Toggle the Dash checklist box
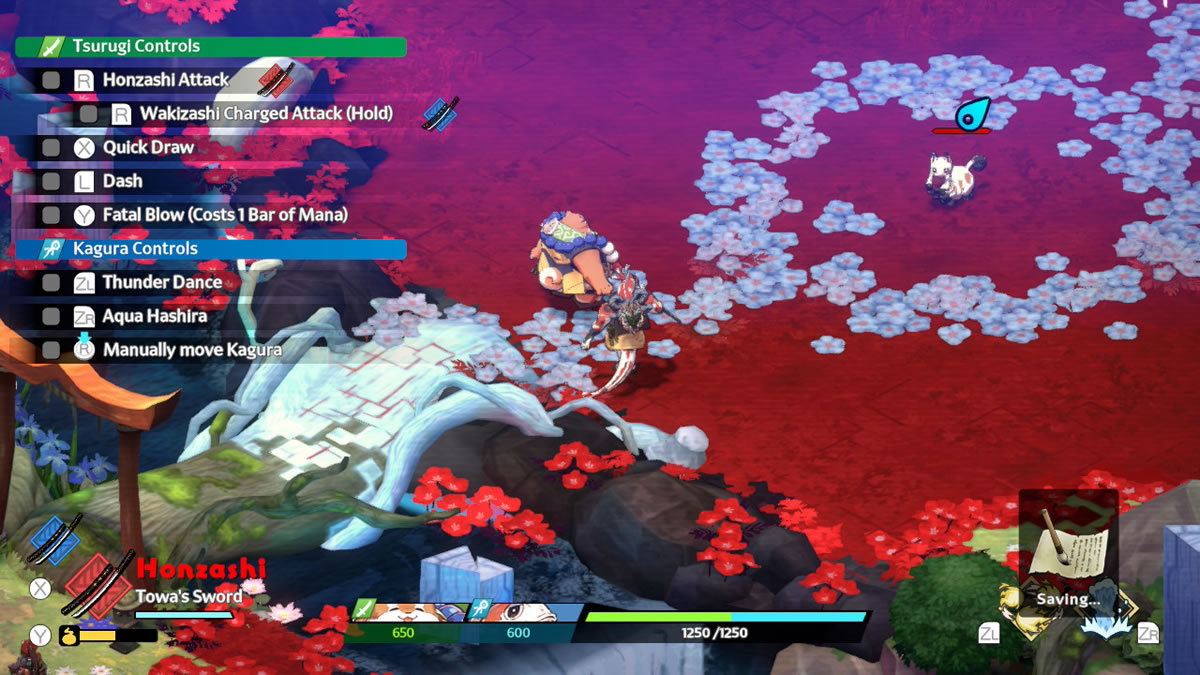The width and height of the screenshot is (1200, 675). [x=51, y=182]
